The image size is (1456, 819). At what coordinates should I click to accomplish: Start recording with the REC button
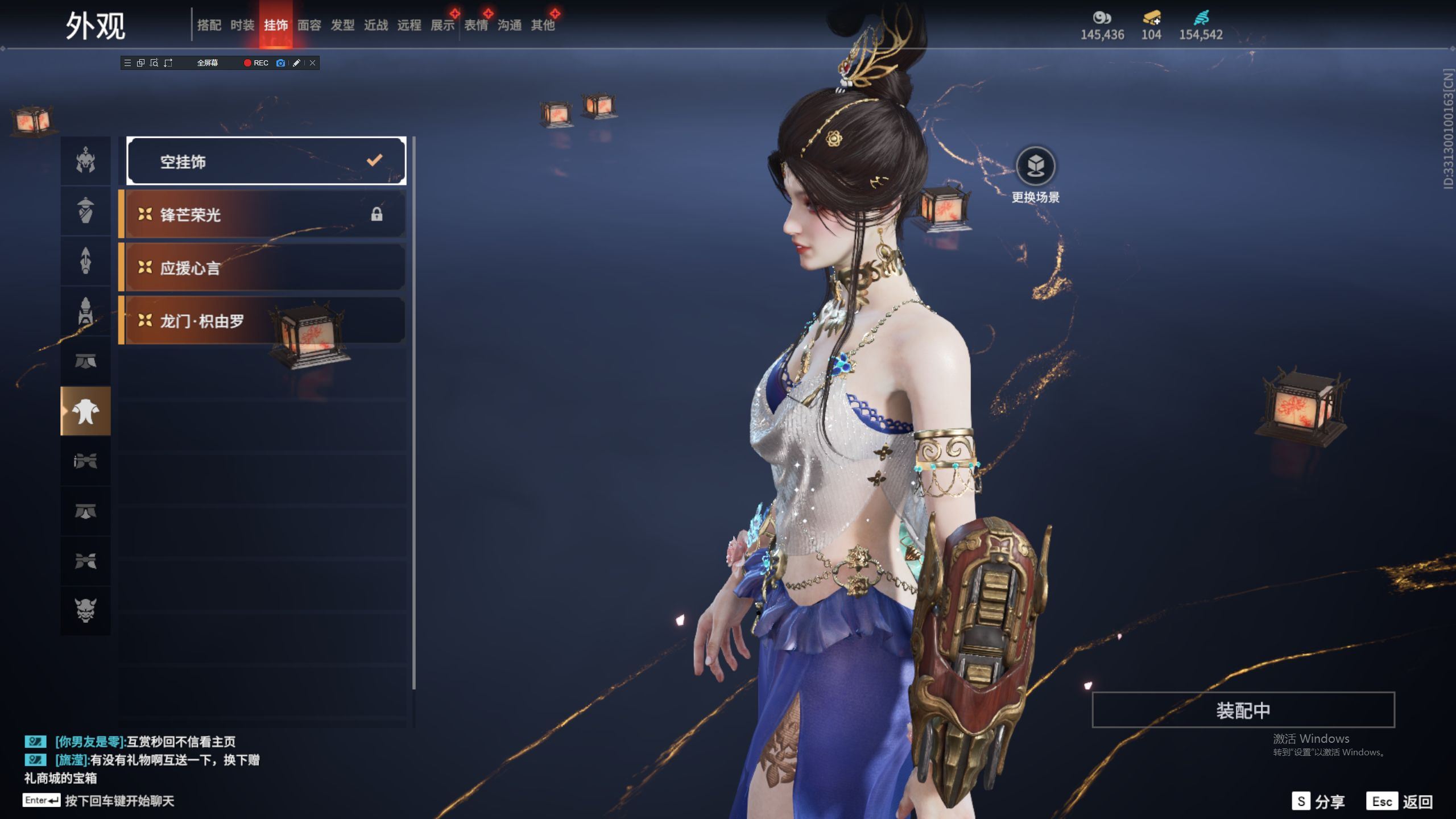tap(256, 63)
